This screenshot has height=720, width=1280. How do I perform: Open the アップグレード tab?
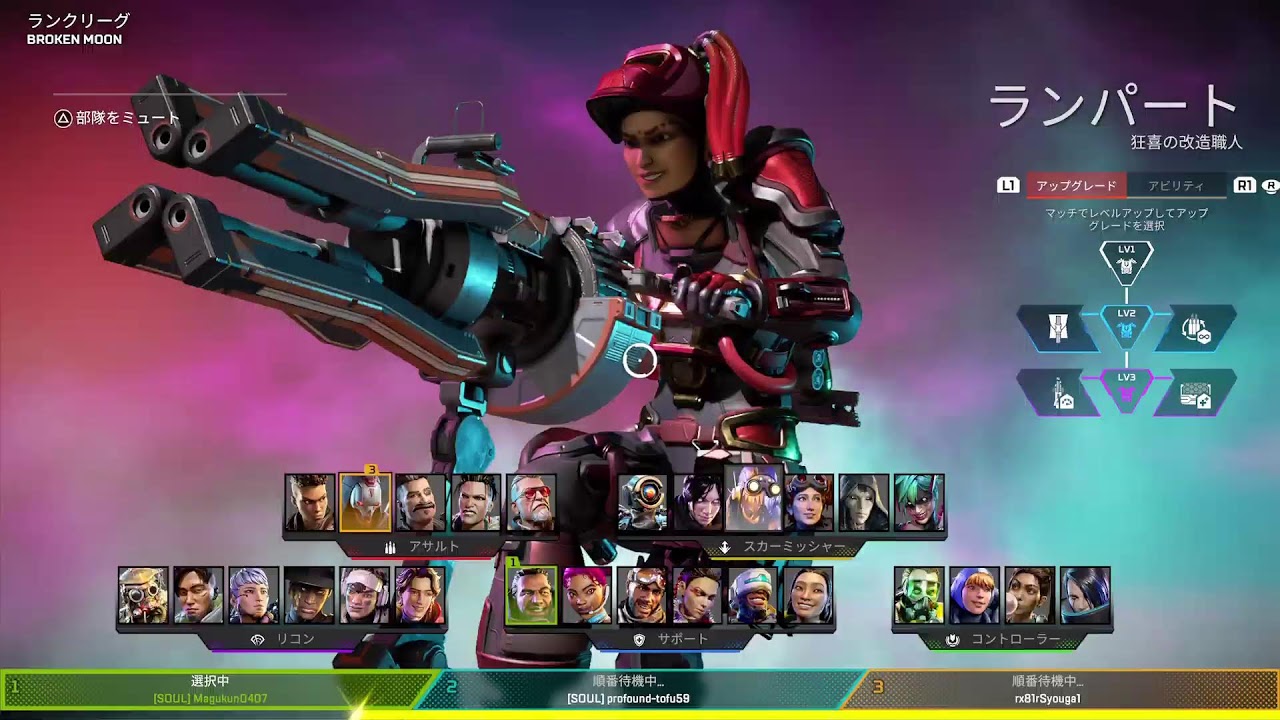(x=1076, y=186)
